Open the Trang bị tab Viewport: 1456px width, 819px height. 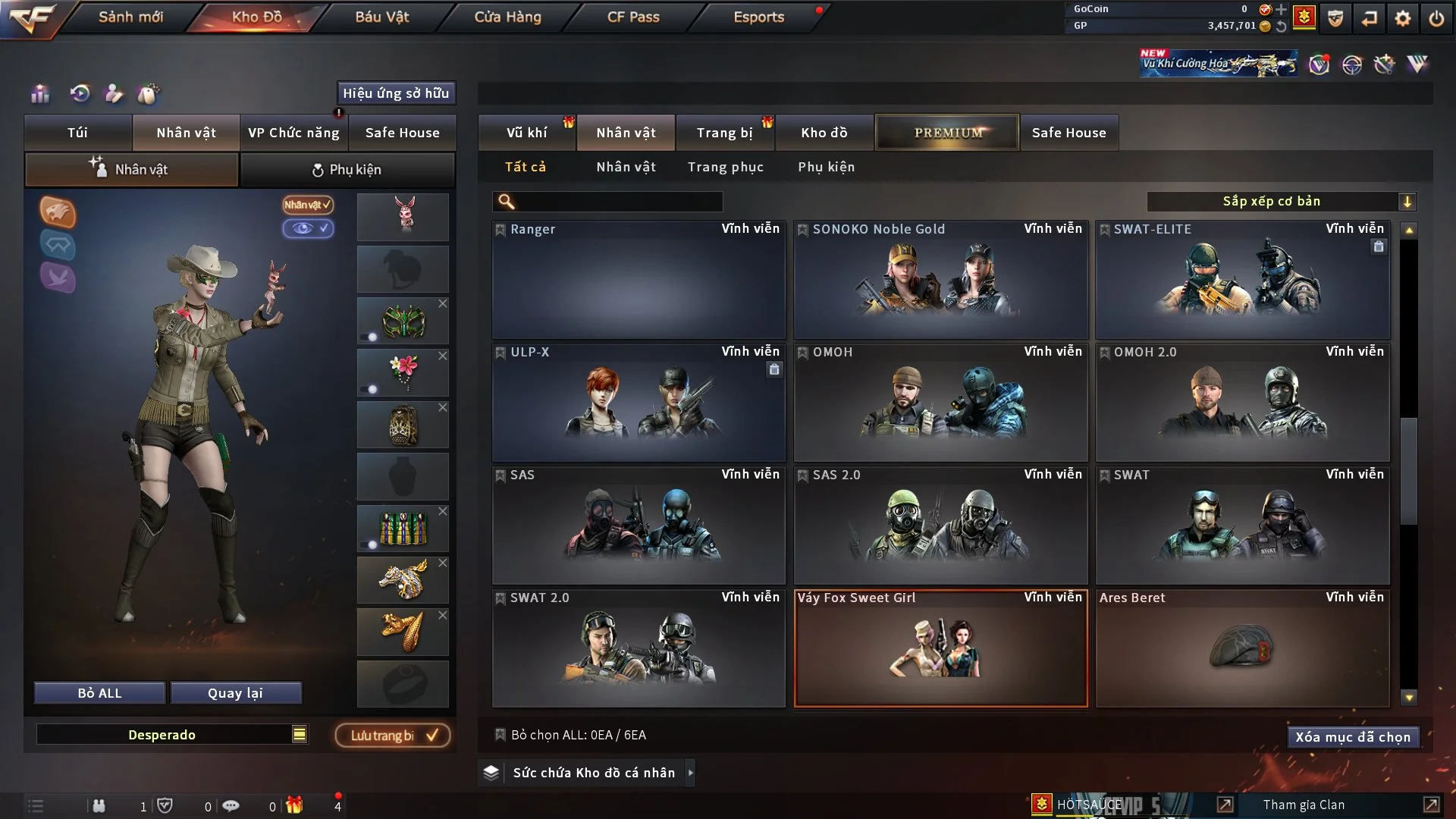tap(724, 133)
